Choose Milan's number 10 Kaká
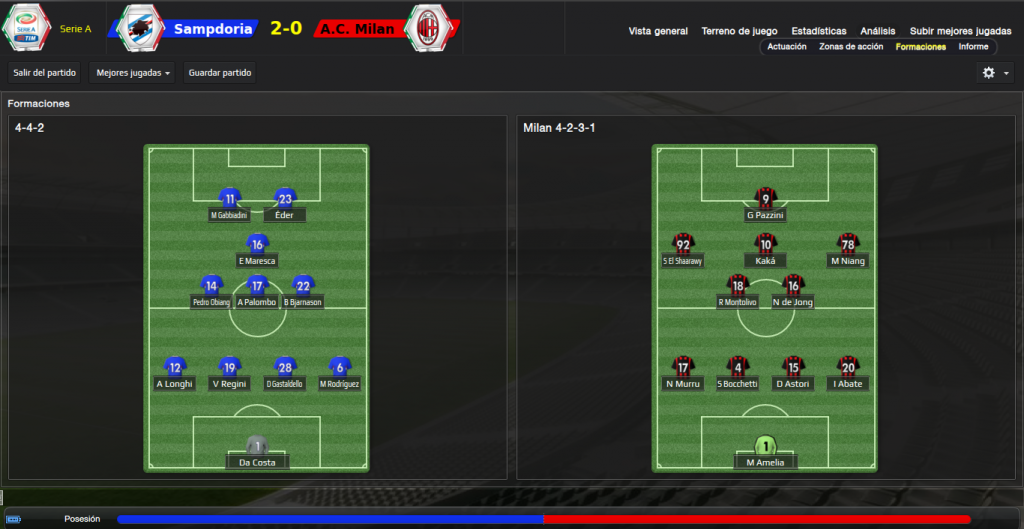 coord(765,249)
